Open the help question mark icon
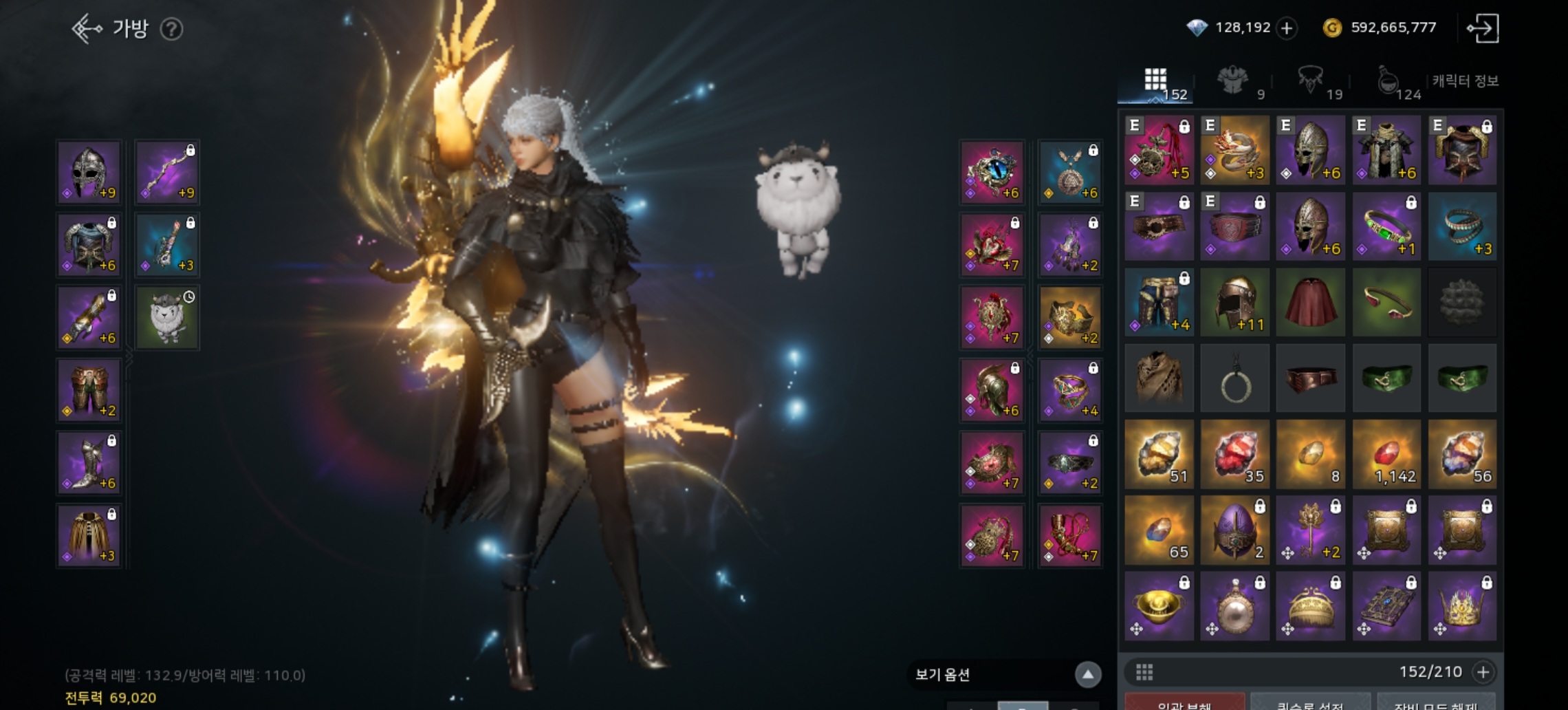Viewport: 1568px width, 710px height. point(171,29)
